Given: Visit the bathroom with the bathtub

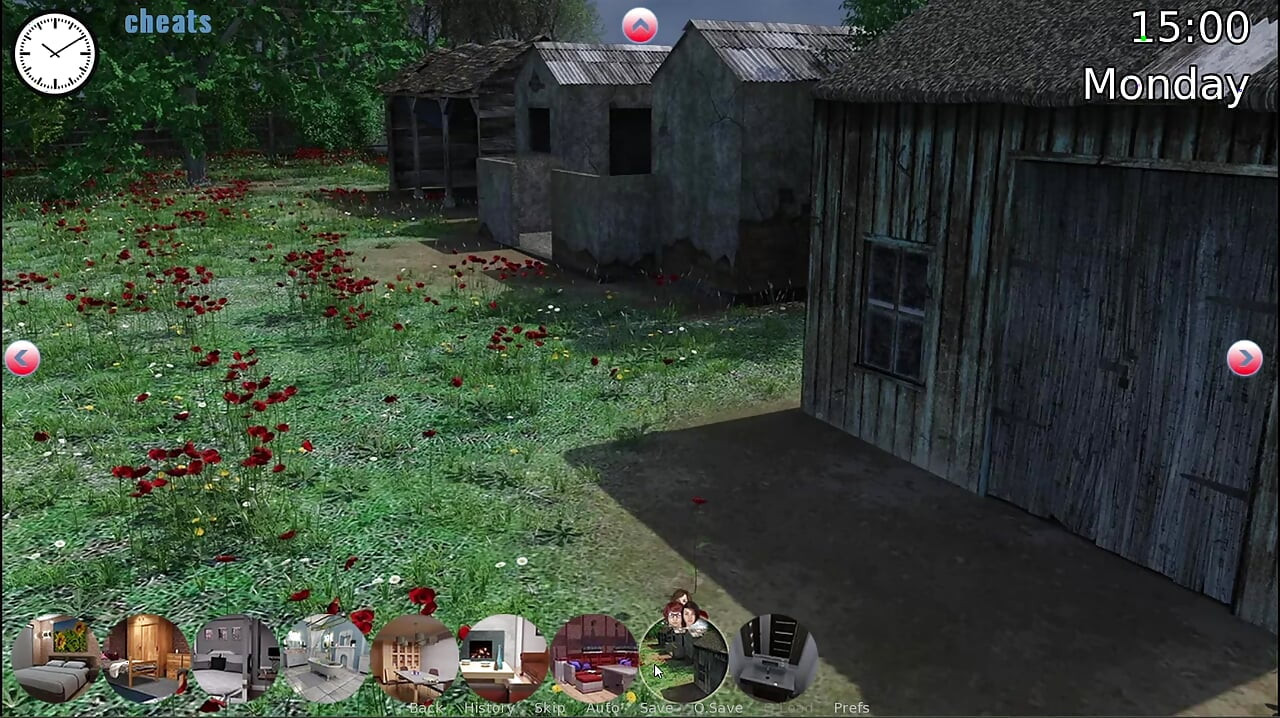Looking at the screenshot, I should pos(326,657).
